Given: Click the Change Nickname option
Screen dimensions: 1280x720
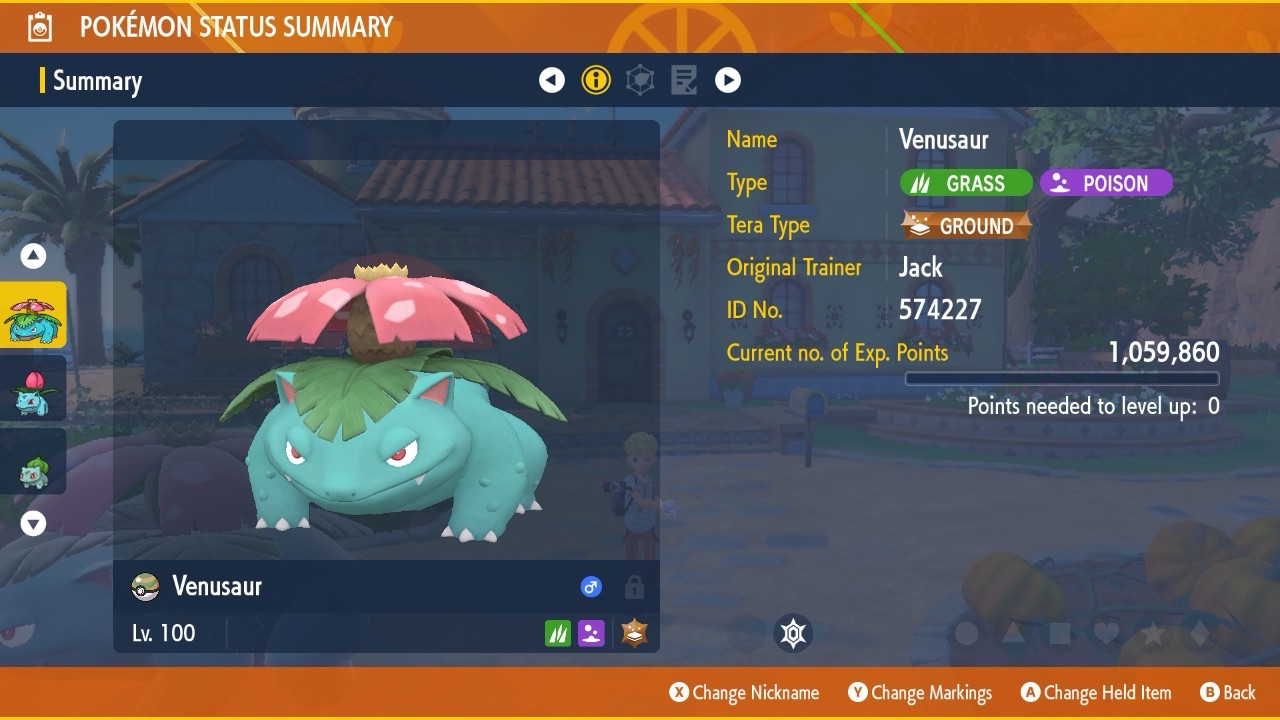Looking at the screenshot, I should click(744, 692).
